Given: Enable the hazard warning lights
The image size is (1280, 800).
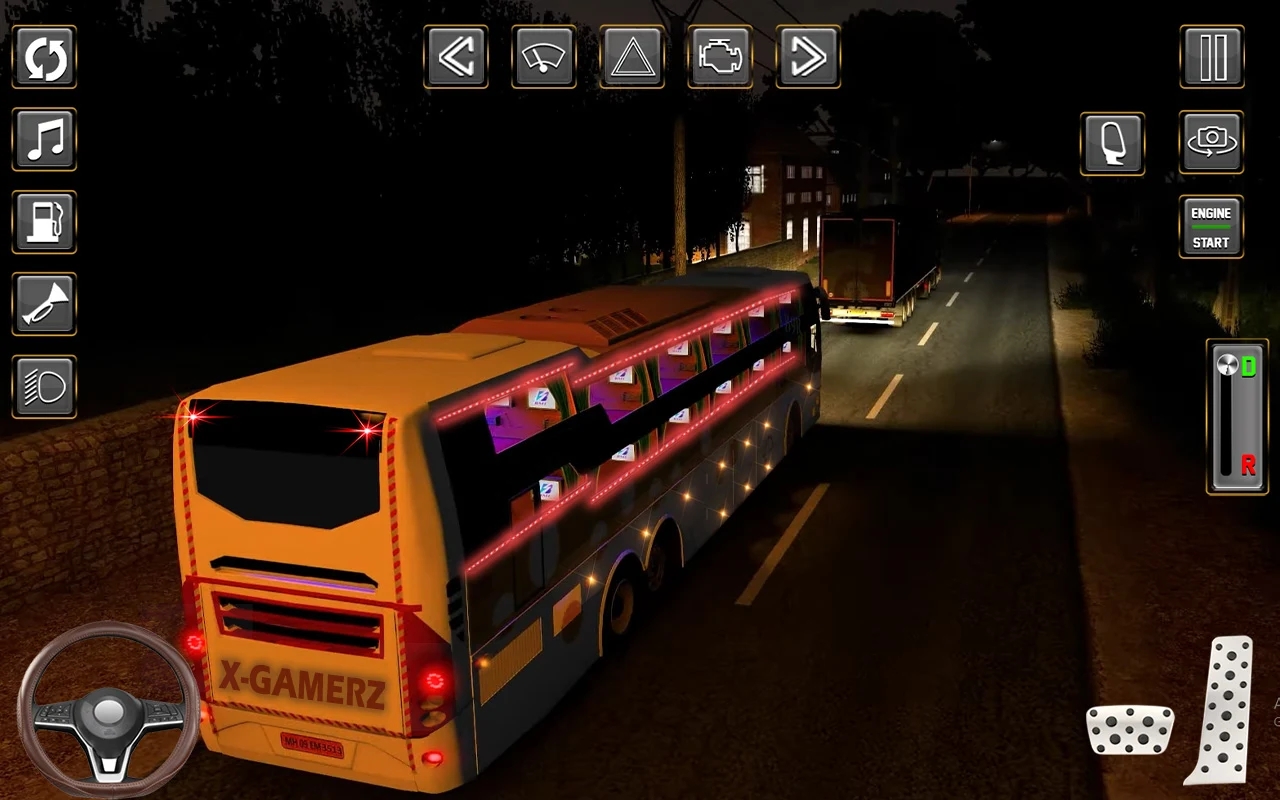Looking at the screenshot, I should coord(631,57).
